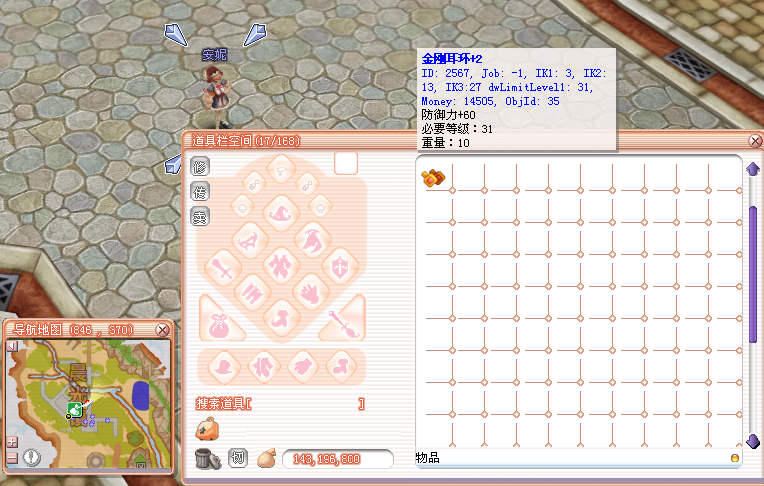Click the 修 repair button

199,166
